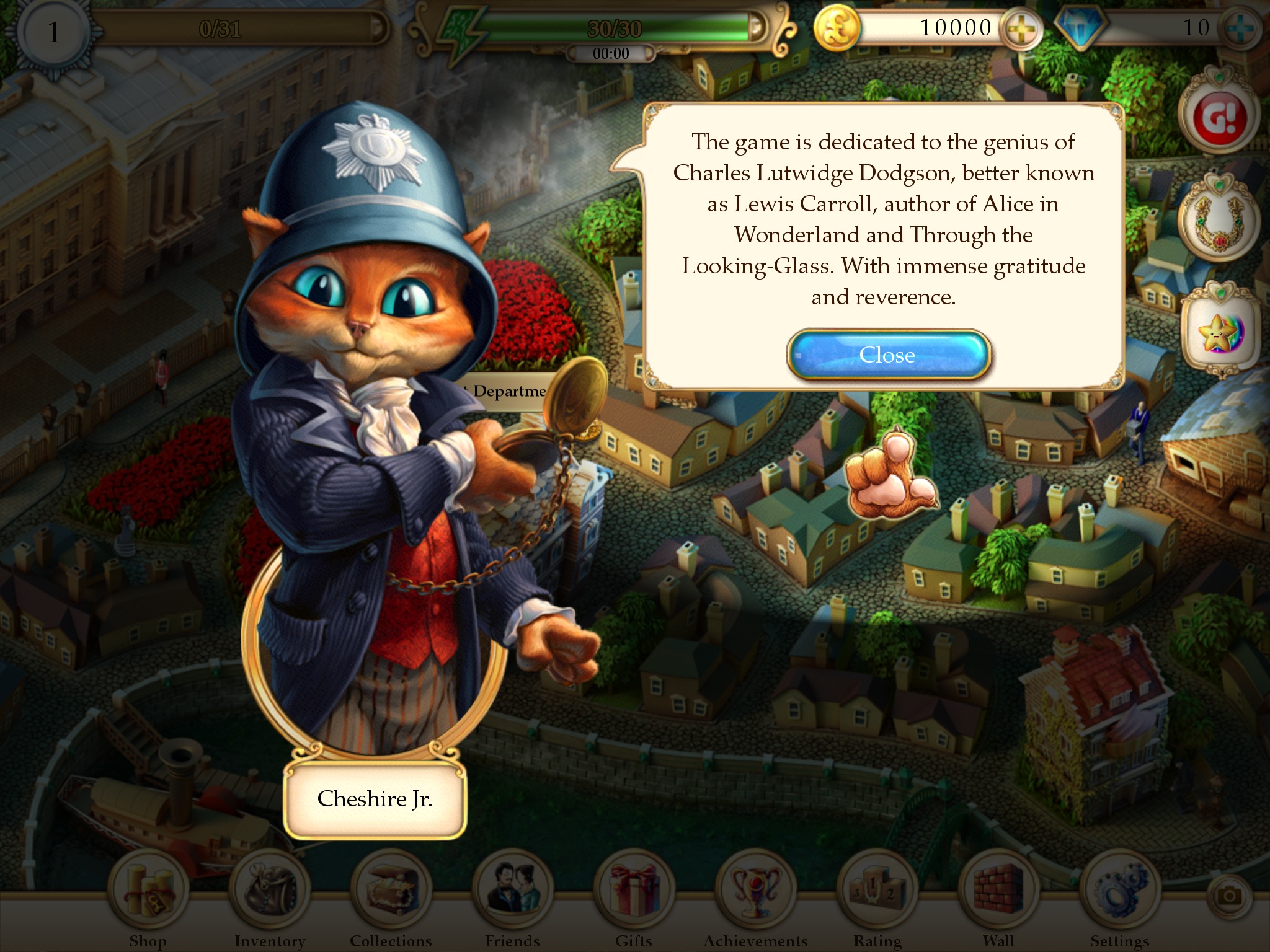The width and height of the screenshot is (1270, 952).
Task: Add more diamonds with plus button
Action: point(1240,29)
